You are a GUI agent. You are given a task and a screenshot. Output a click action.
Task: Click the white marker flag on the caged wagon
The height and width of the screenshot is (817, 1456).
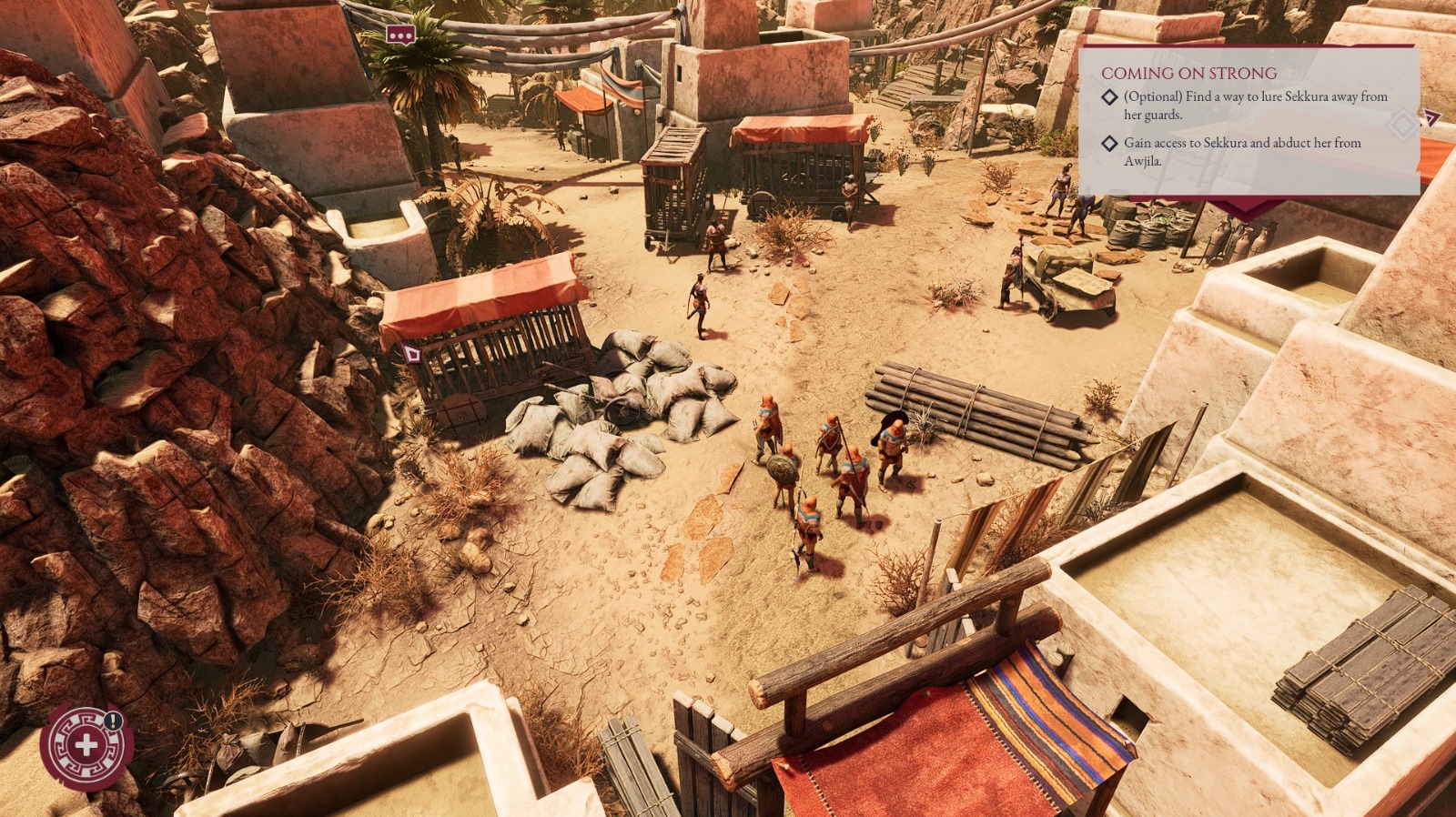point(410,352)
